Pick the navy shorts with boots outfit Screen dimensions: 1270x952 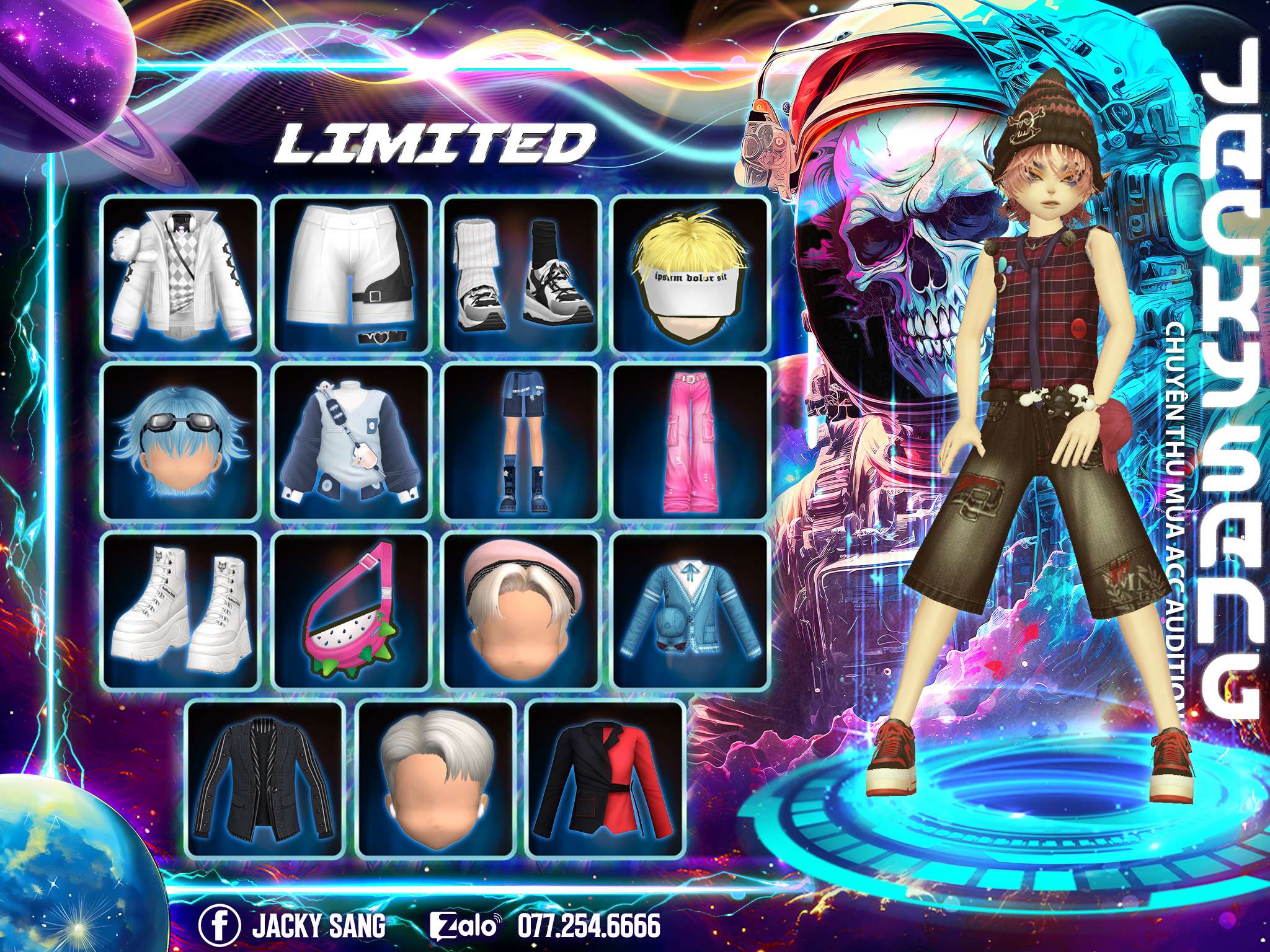522,443
